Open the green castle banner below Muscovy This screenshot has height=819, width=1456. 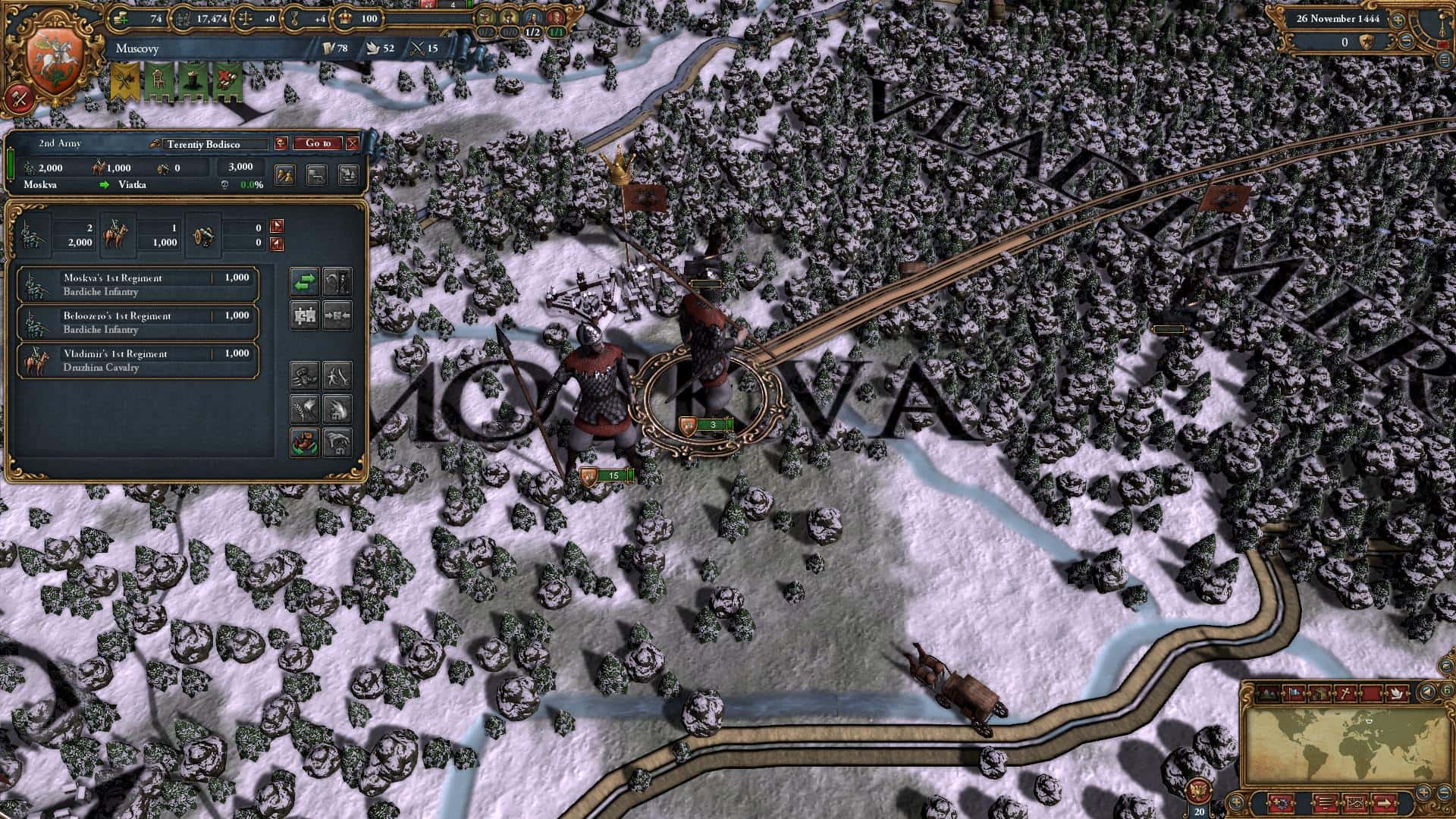tap(193, 78)
